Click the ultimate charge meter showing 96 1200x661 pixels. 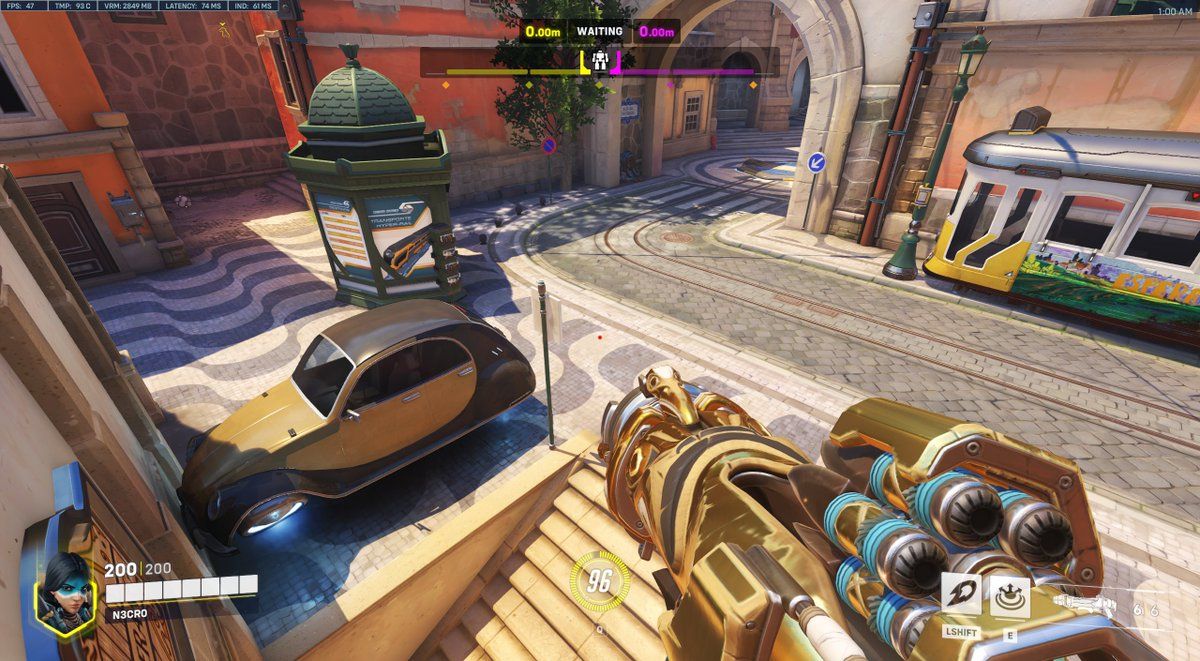tap(600, 582)
